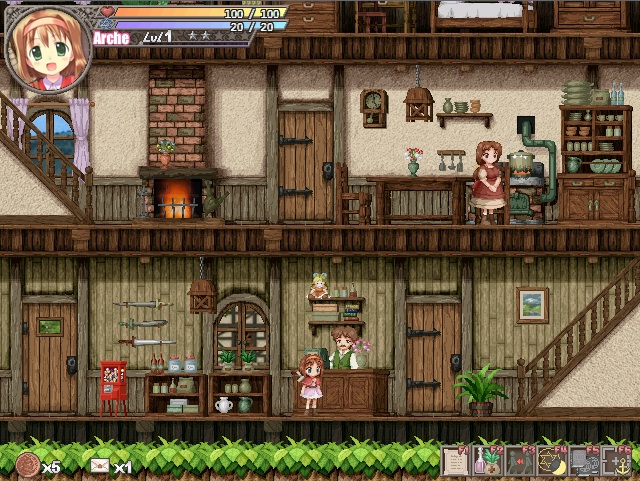Click the copper coin icon
640x481 pixels.
28,465
